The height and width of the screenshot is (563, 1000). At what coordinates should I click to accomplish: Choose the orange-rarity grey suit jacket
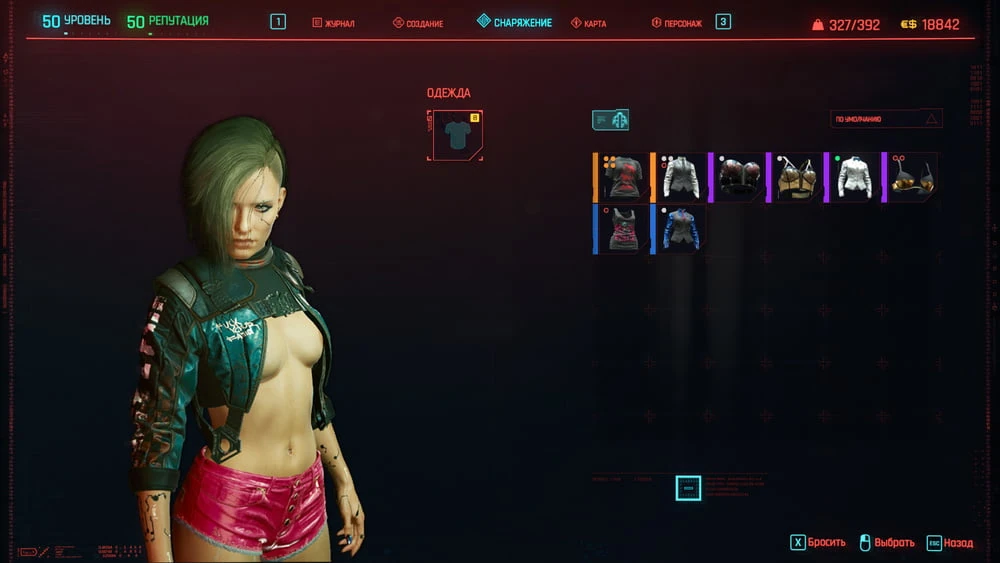681,177
